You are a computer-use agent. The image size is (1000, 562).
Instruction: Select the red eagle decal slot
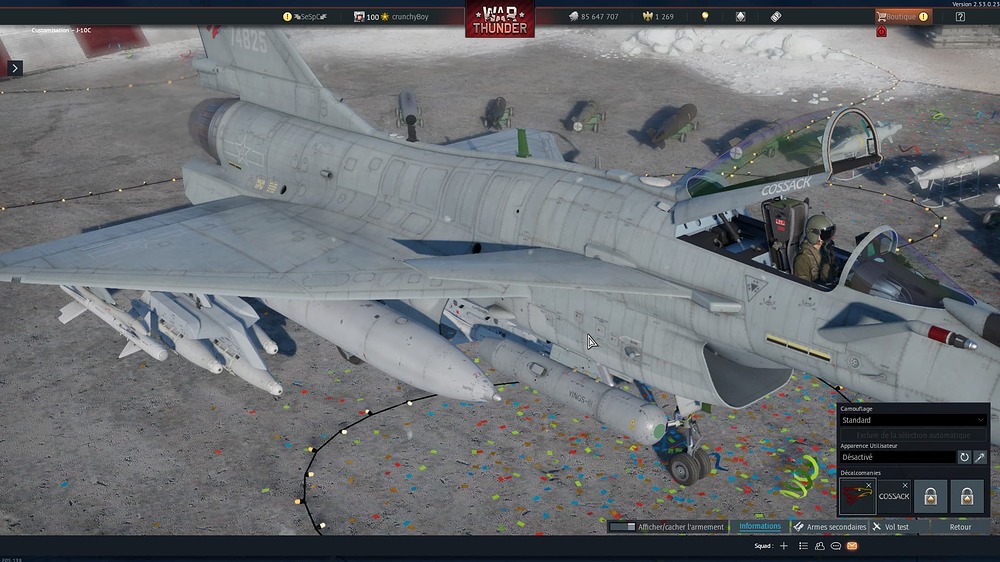click(857, 496)
